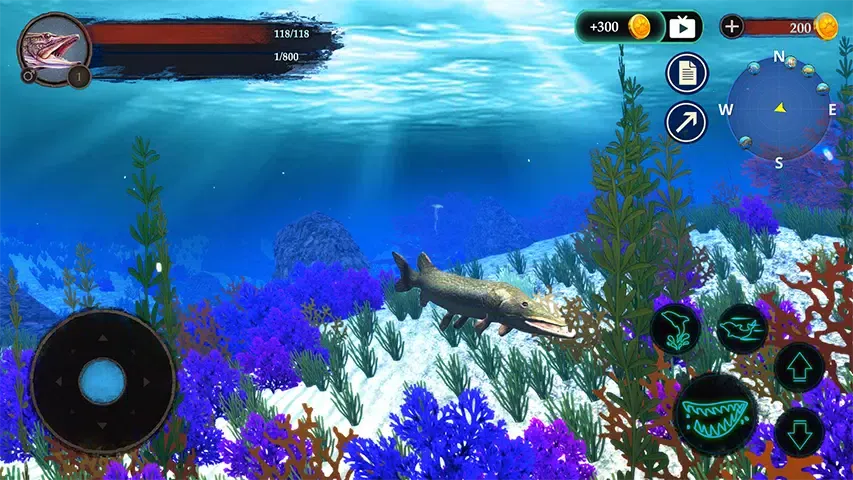
Task: Open the quest document button
Action: (687, 73)
